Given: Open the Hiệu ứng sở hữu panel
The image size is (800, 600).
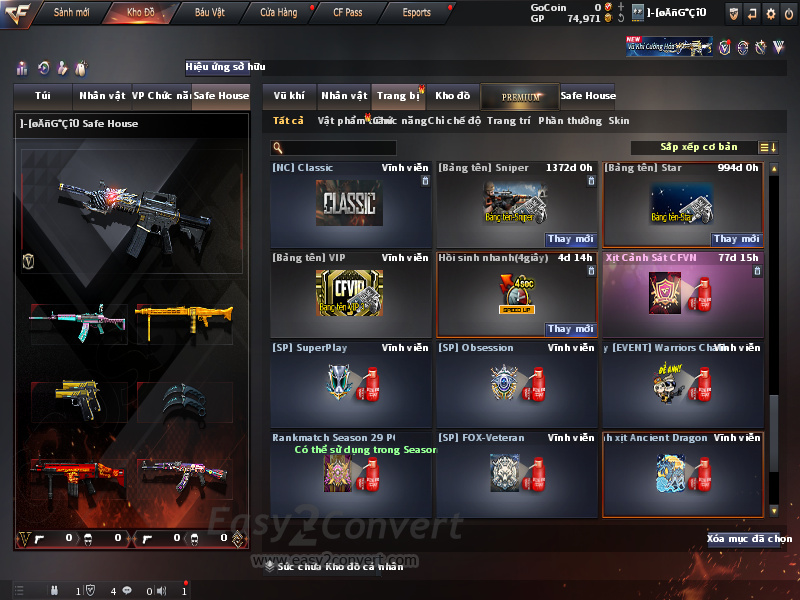Looking at the screenshot, I should click(226, 67).
